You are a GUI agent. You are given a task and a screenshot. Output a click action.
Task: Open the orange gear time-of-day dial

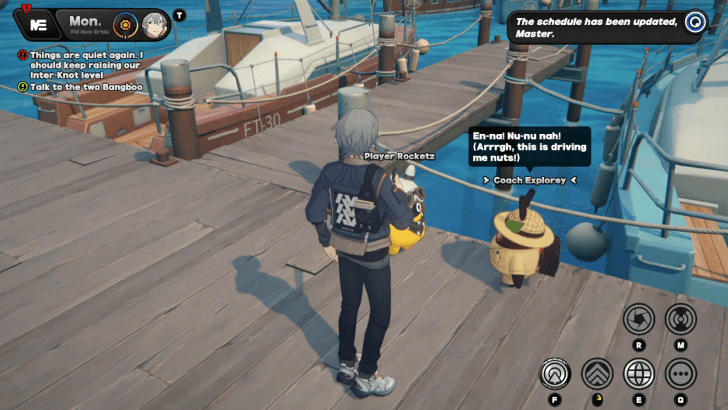[125, 23]
